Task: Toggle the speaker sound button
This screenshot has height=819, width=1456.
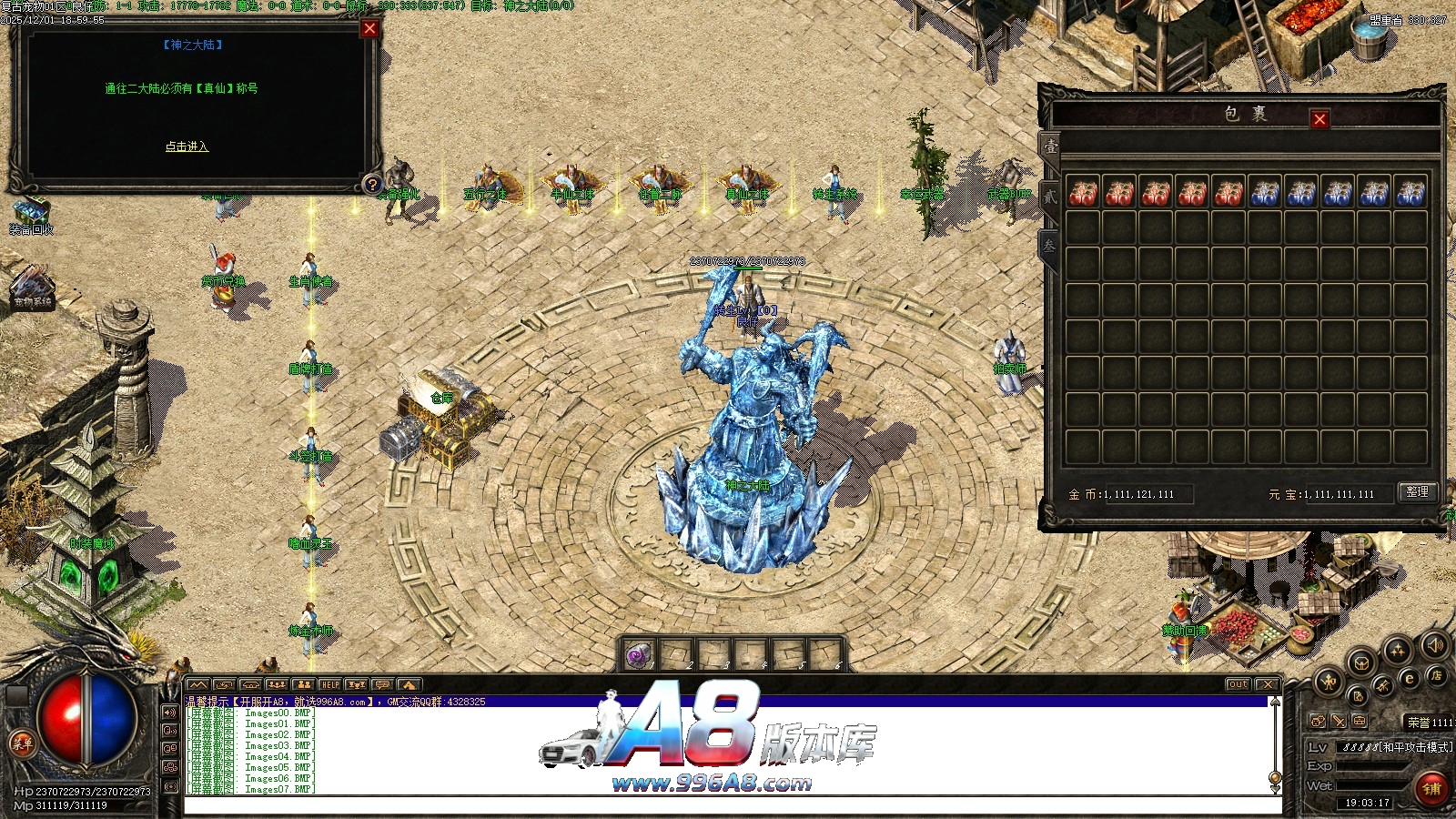Action: 1435,645
